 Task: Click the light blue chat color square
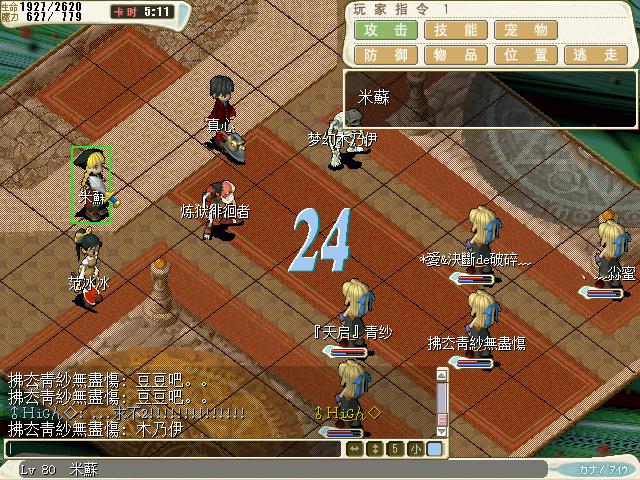[x=434, y=449]
